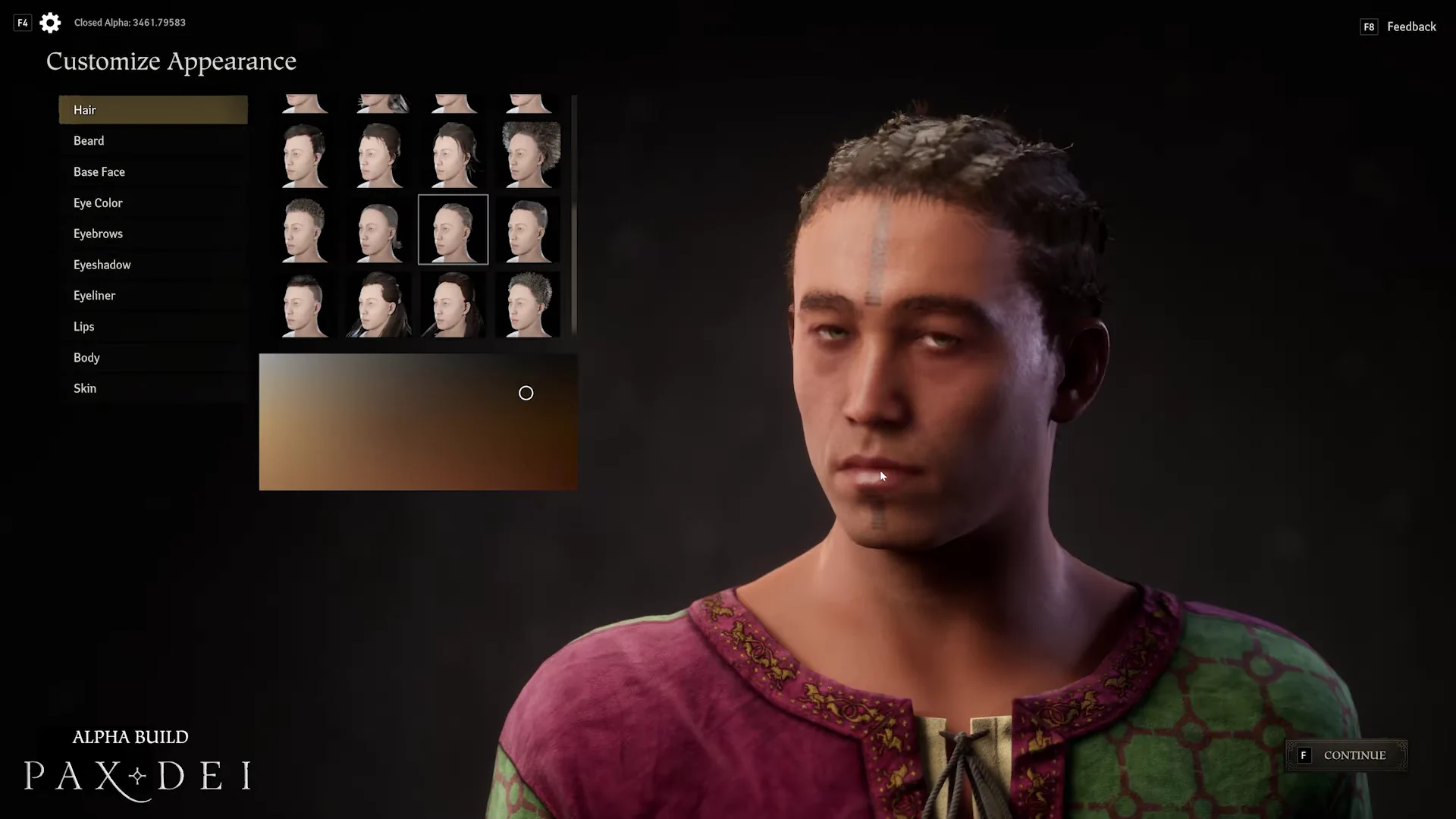Click the Continue button
The height and width of the screenshot is (819, 1456).
tap(1346, 755)
